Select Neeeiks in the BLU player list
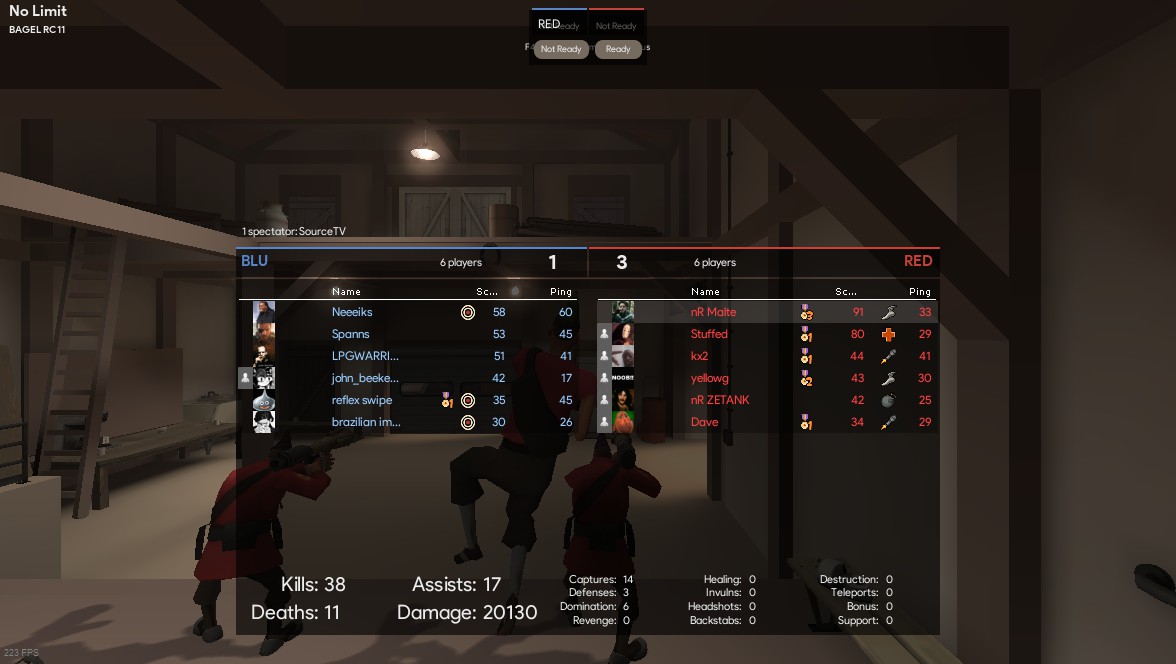This screenshot has width=1176, height=664. tap(352, 312)
